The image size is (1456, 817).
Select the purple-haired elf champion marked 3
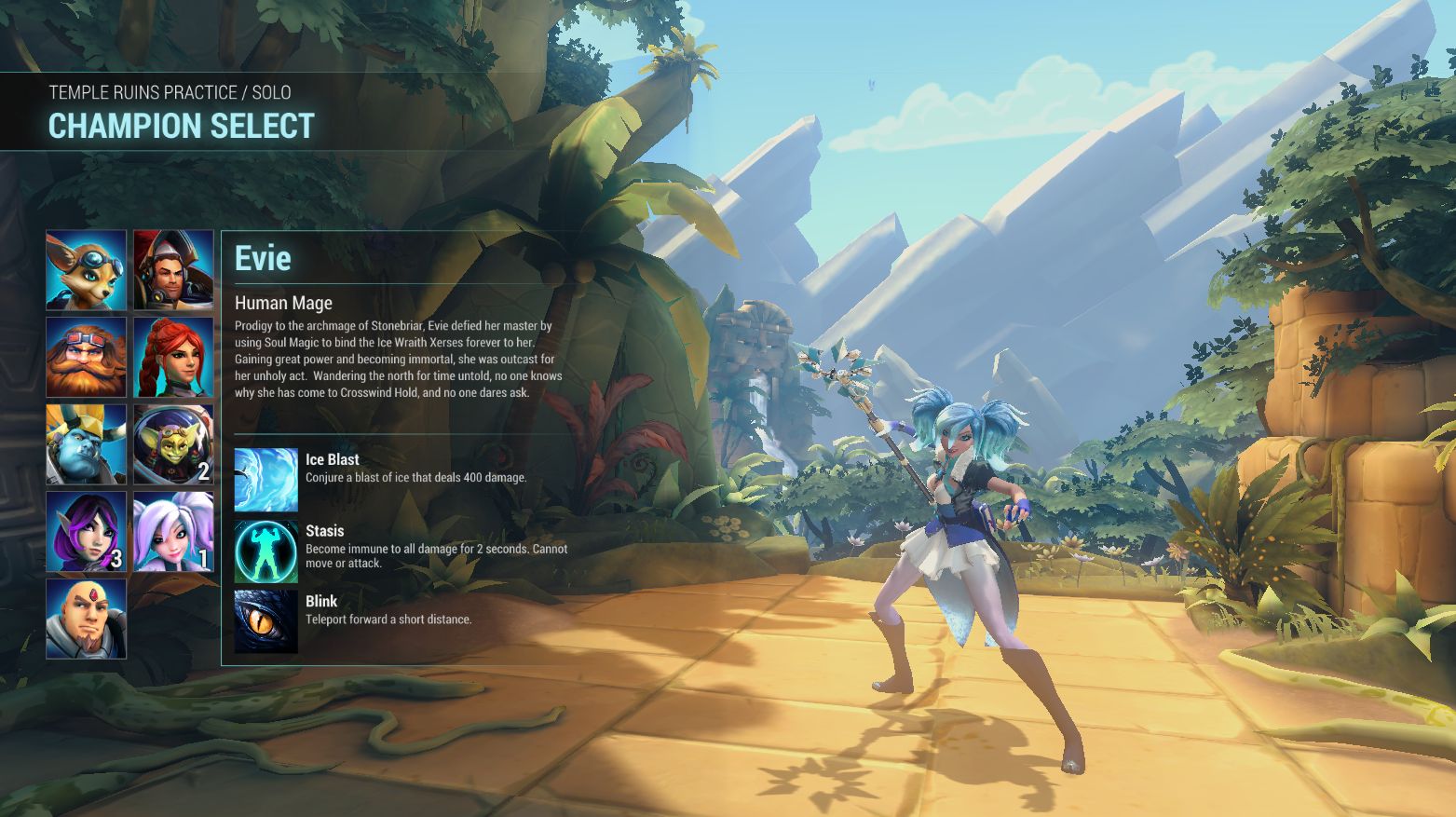[x=87, y=531]
